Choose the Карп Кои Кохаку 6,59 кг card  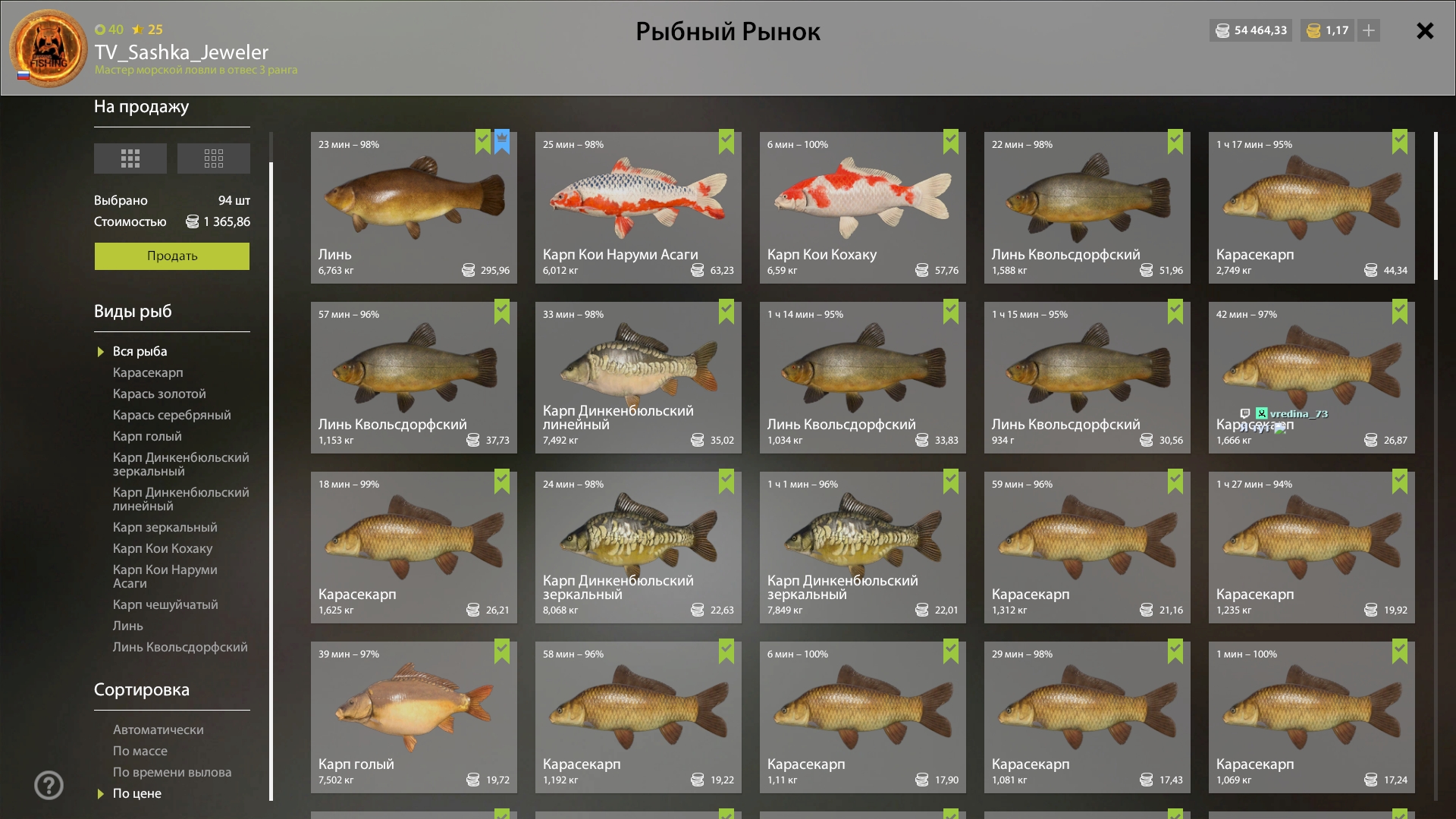(862, 208)
